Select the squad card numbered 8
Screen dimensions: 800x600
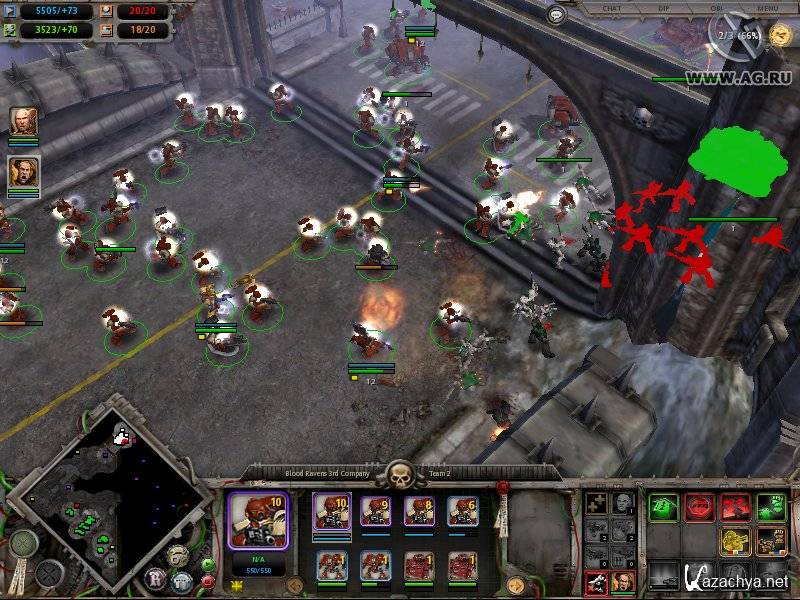[x=419, y=511]
